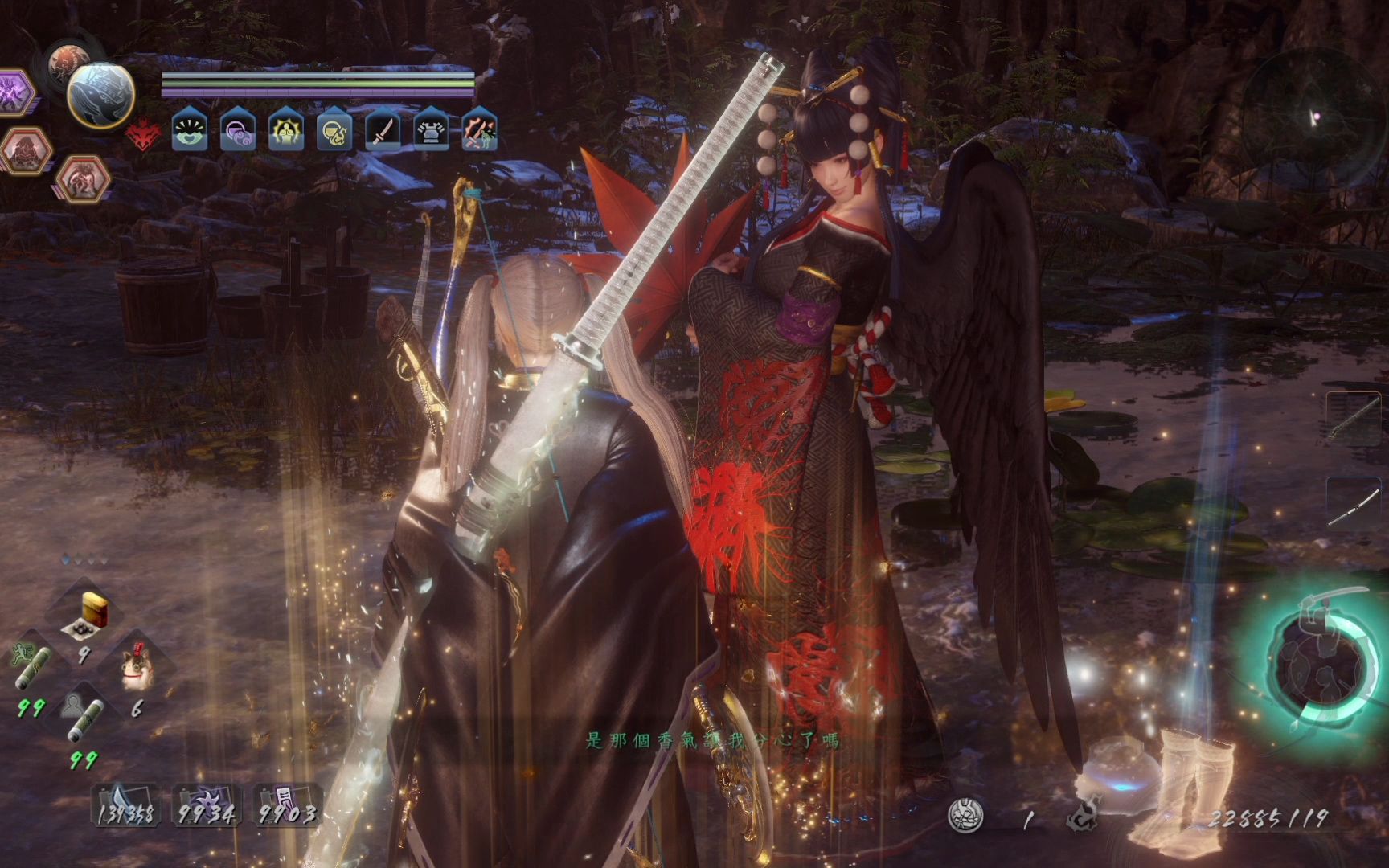
Task: Click the round rabbit emblem coin icon
Action: click(965, 816)
